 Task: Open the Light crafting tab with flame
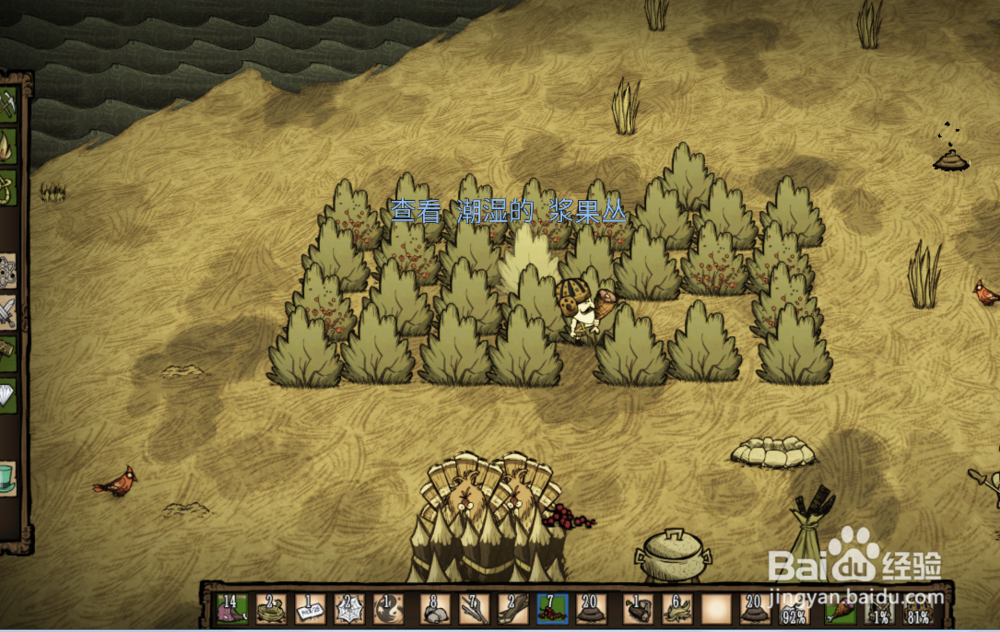[x=7, y=146]
